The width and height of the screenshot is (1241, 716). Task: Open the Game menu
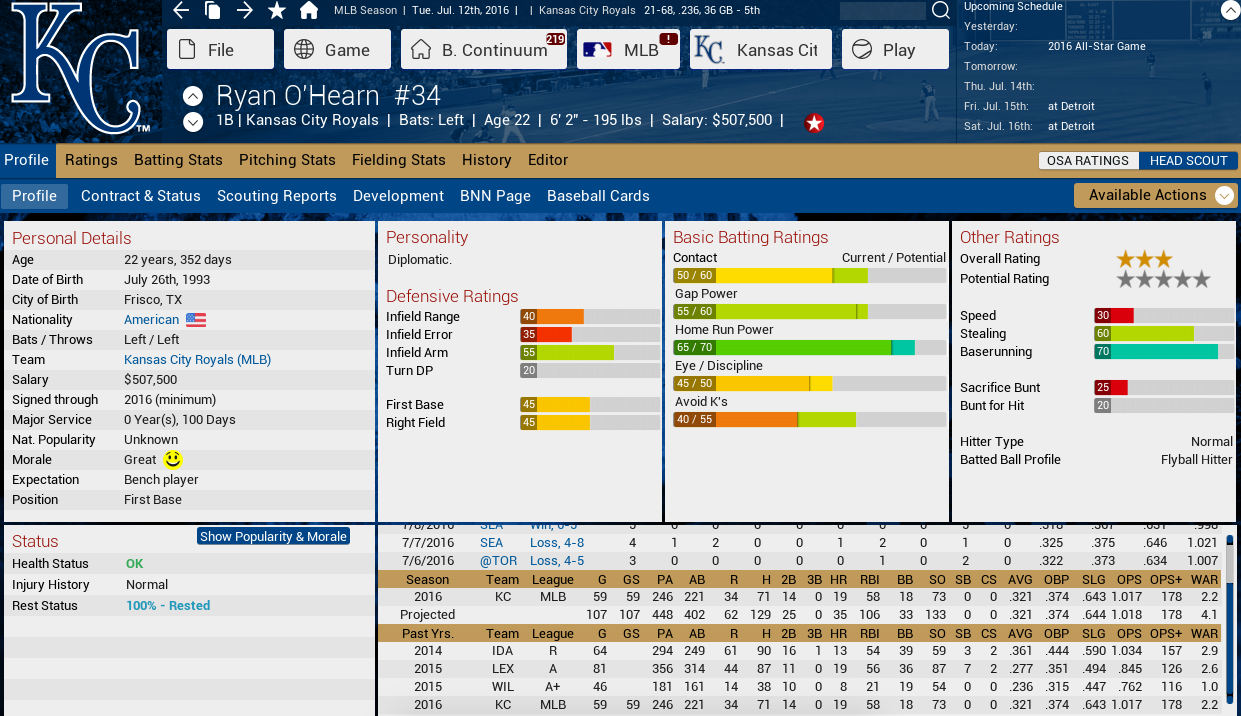334,50
